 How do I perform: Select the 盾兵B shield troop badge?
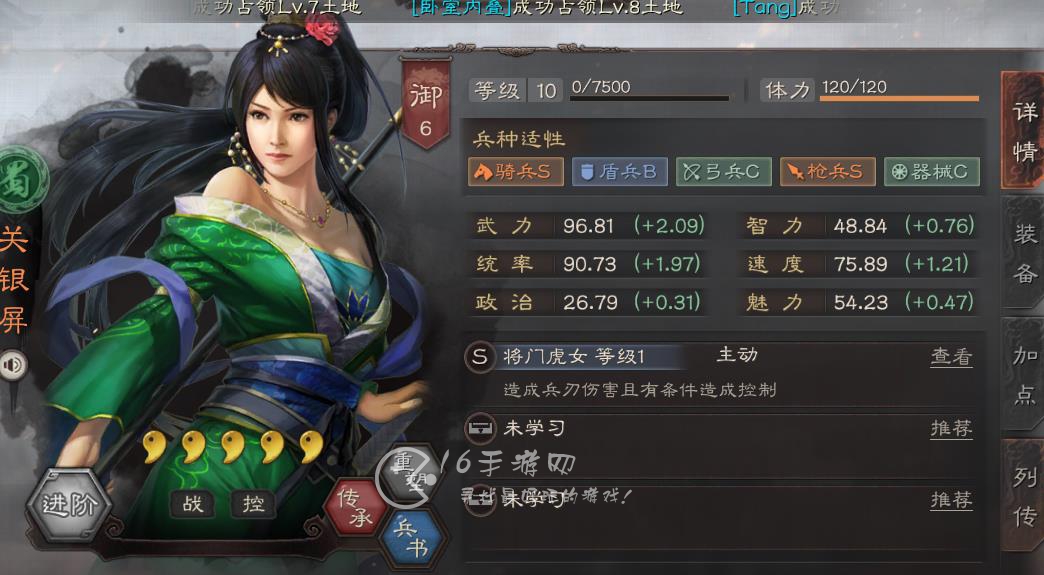[x=619, y=172]
